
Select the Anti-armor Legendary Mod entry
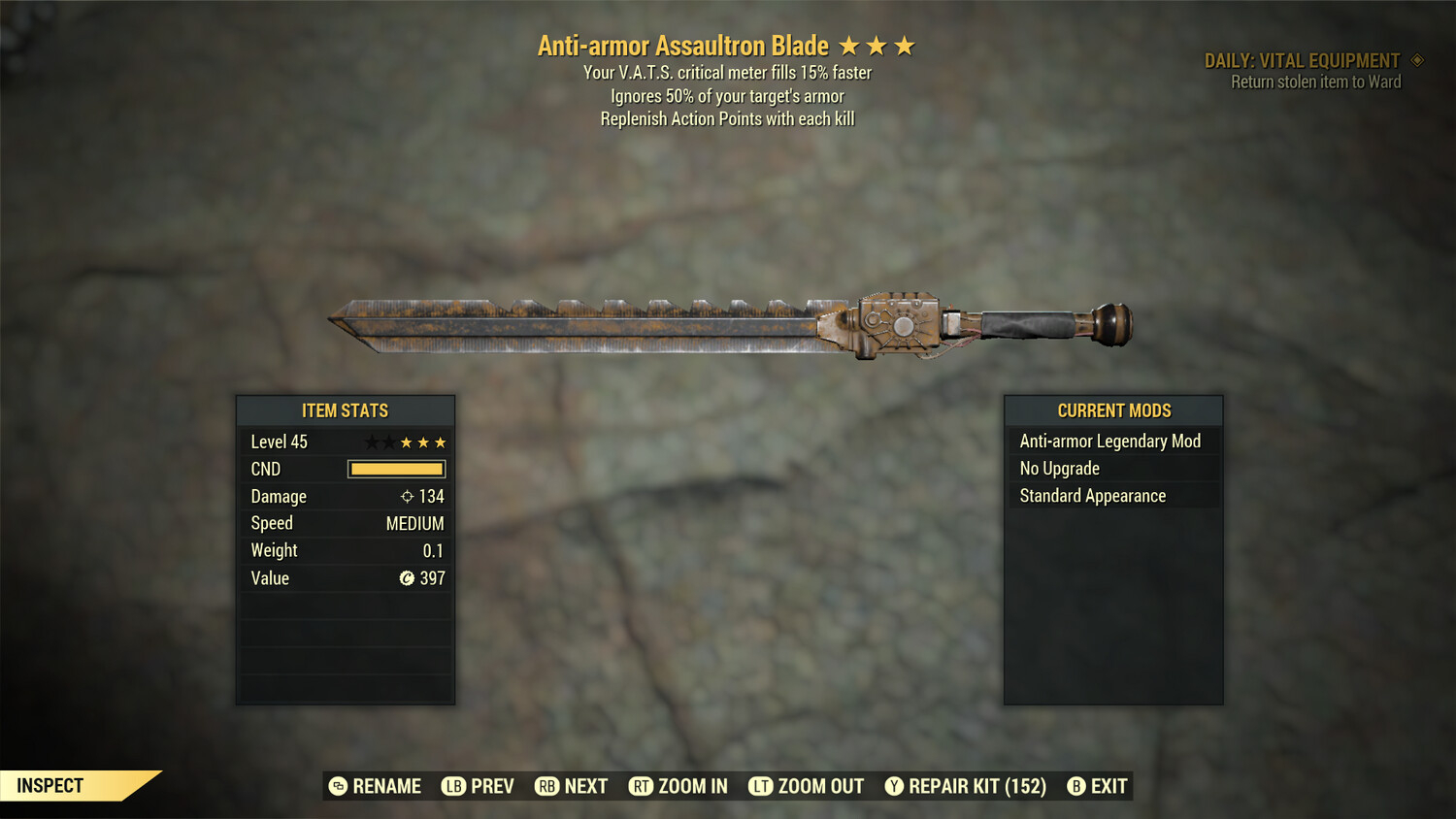tap(1109, 441)
